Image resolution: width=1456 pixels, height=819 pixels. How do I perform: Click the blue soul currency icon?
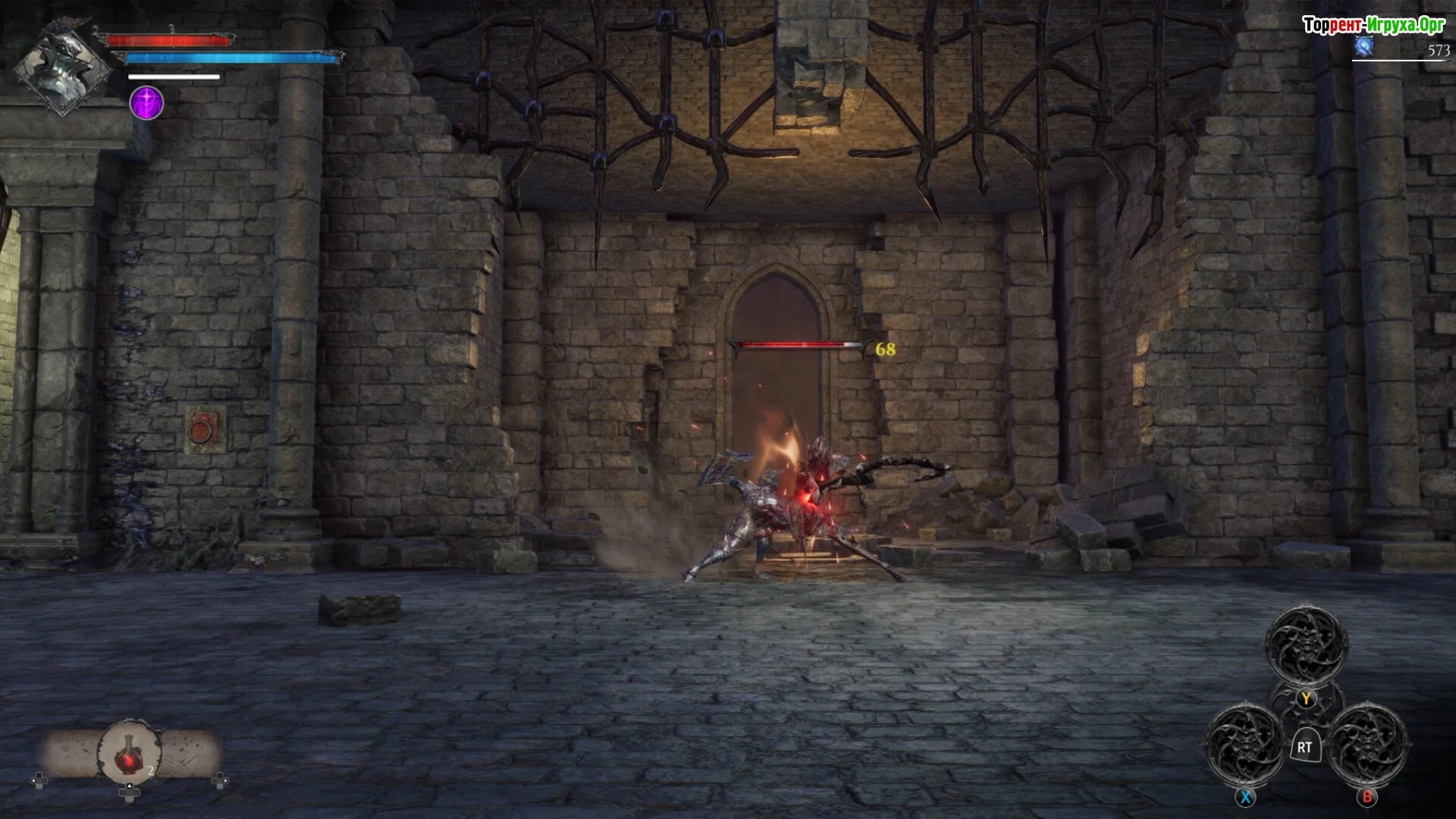click(1364, 48)
